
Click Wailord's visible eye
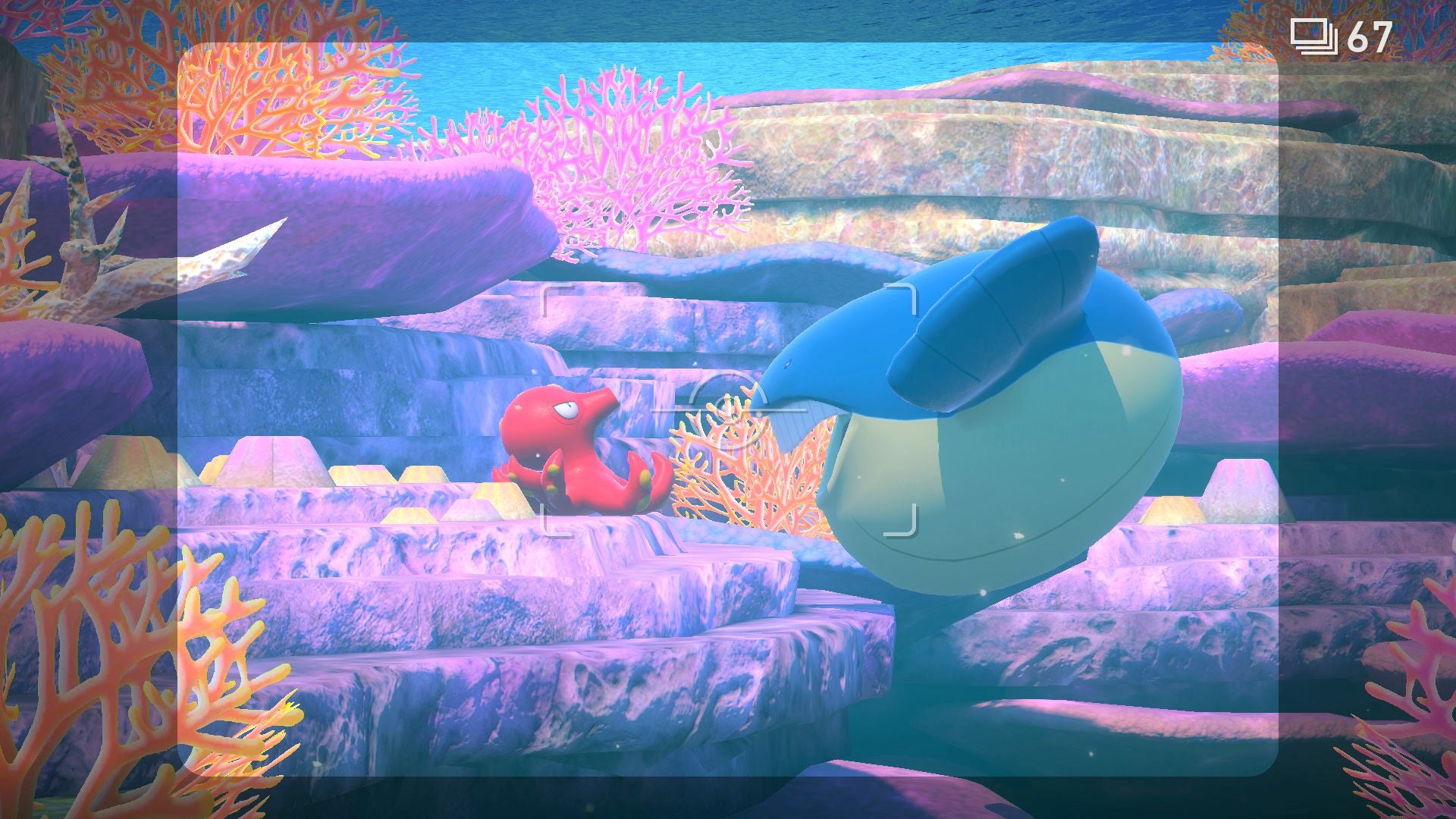pos(788,363)
